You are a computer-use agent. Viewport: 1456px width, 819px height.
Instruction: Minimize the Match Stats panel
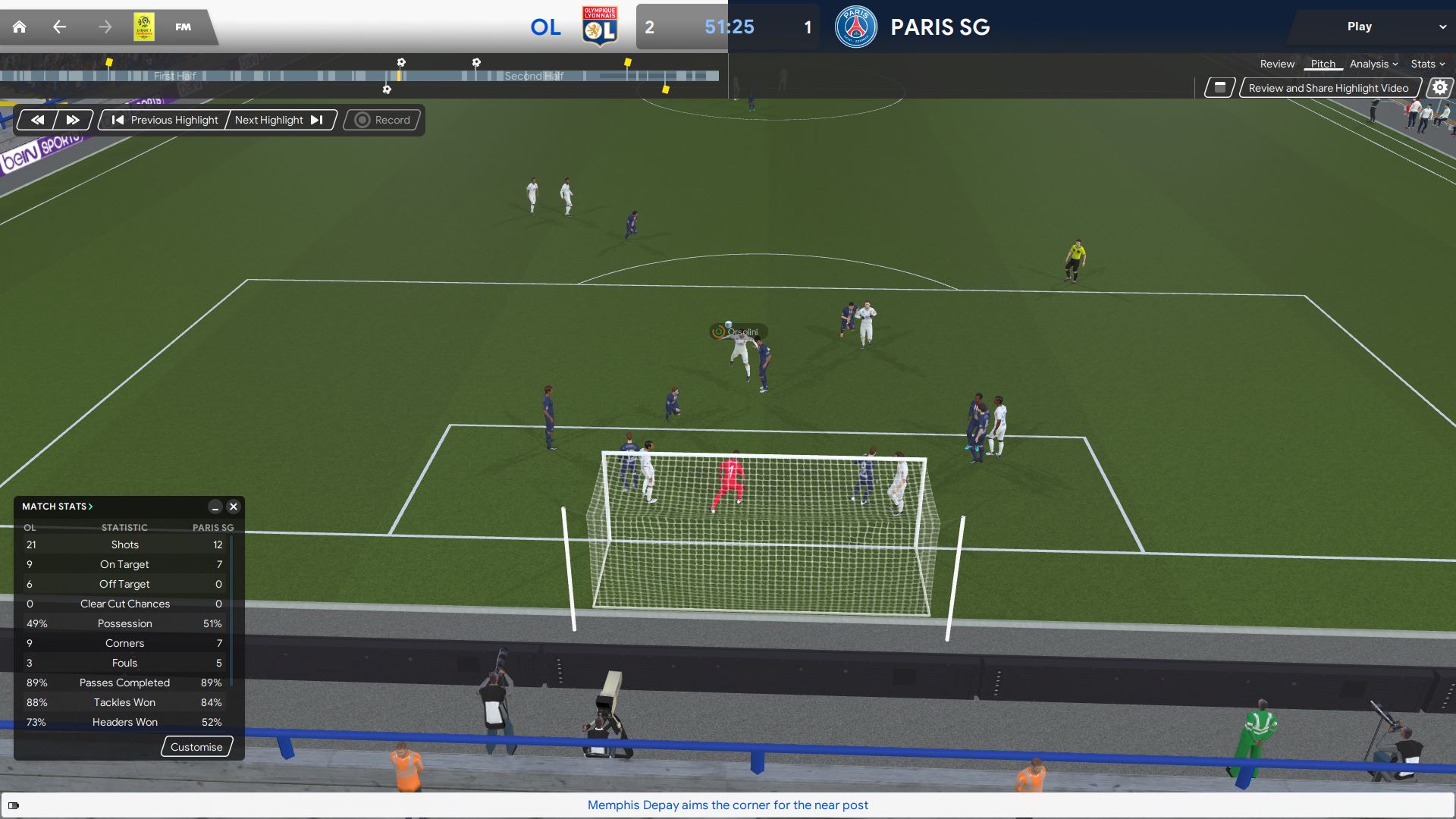click(215, 507)
